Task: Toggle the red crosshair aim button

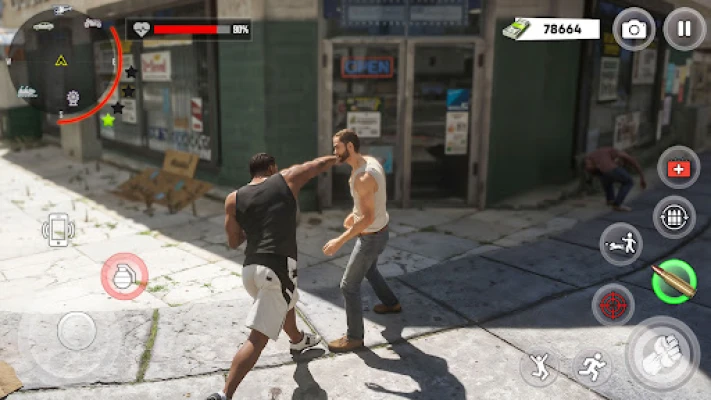Action: (x=613, y=304)
